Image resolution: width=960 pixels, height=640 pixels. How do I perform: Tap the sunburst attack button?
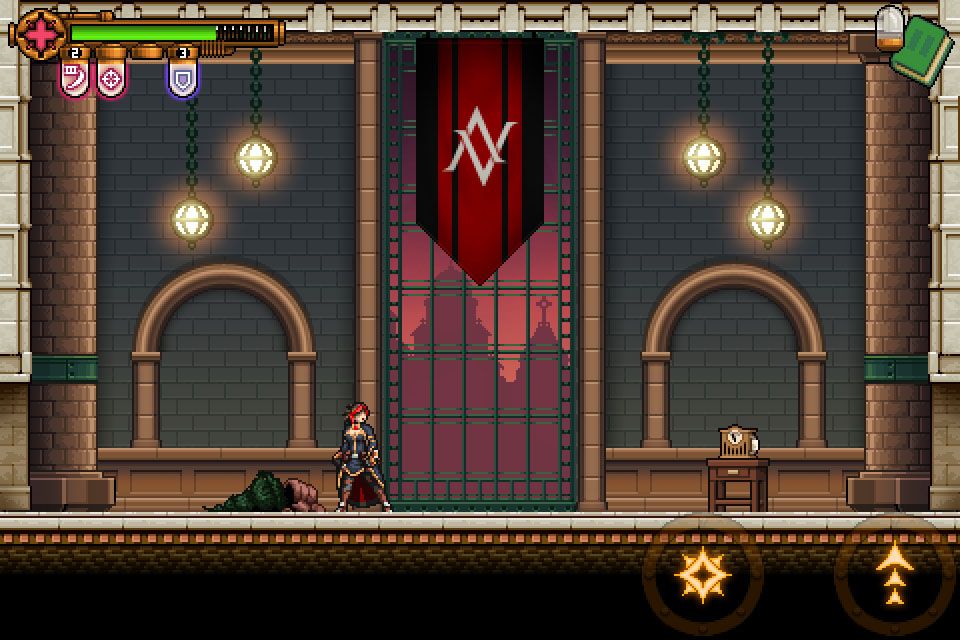(x=703, y=575)
